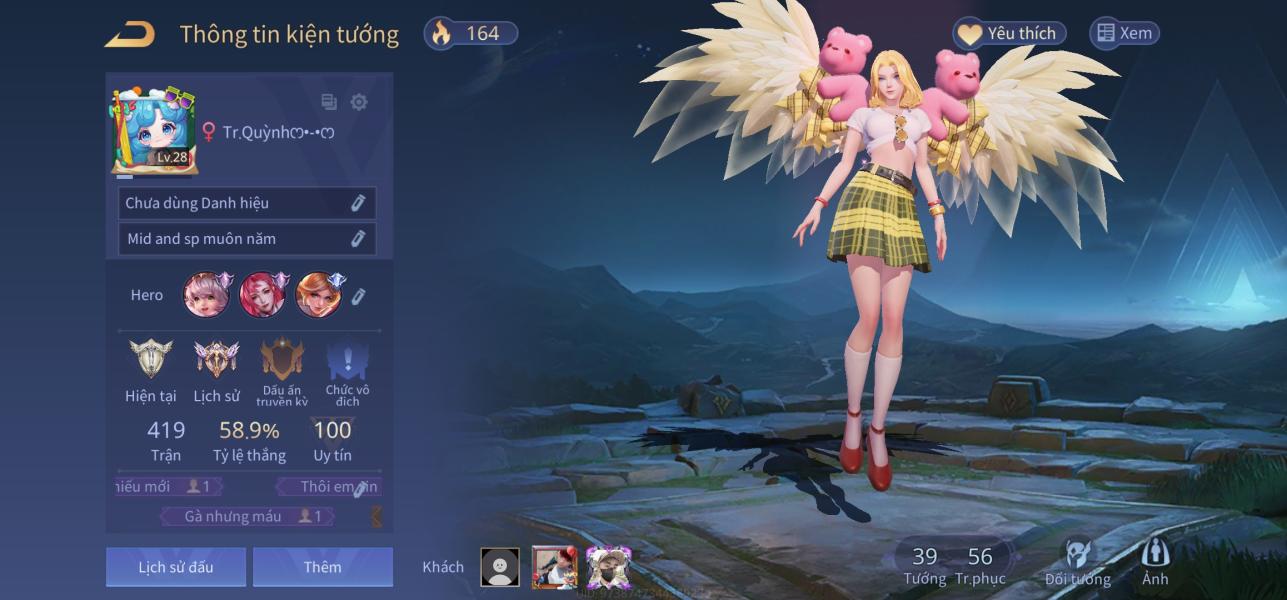The height and width of the screenshot is (600, 1287).
Task: Click the popularity flame counter 164
Action: [472, 34]
